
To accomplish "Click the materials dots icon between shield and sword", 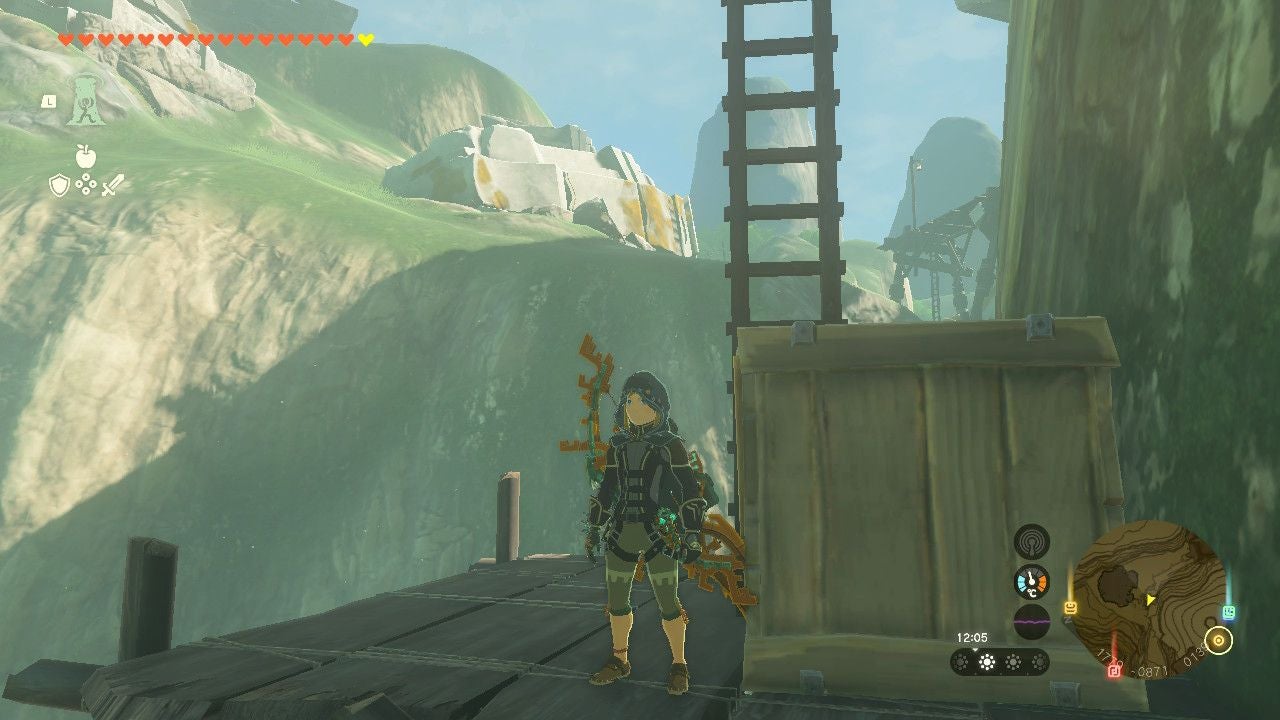I will pyautogui.click(x=86, y=185).
